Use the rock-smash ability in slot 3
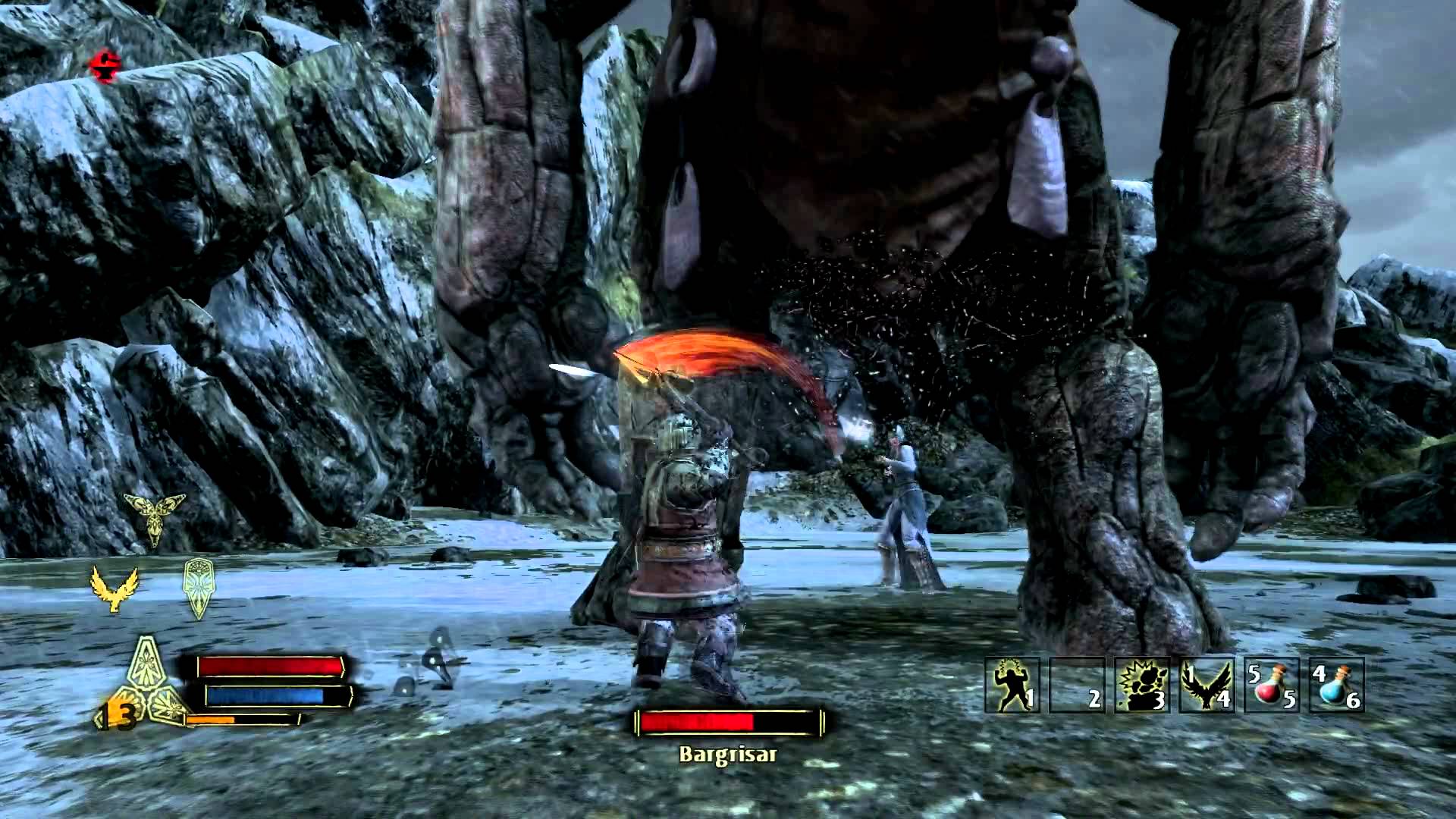 [x=1142, y=685]
